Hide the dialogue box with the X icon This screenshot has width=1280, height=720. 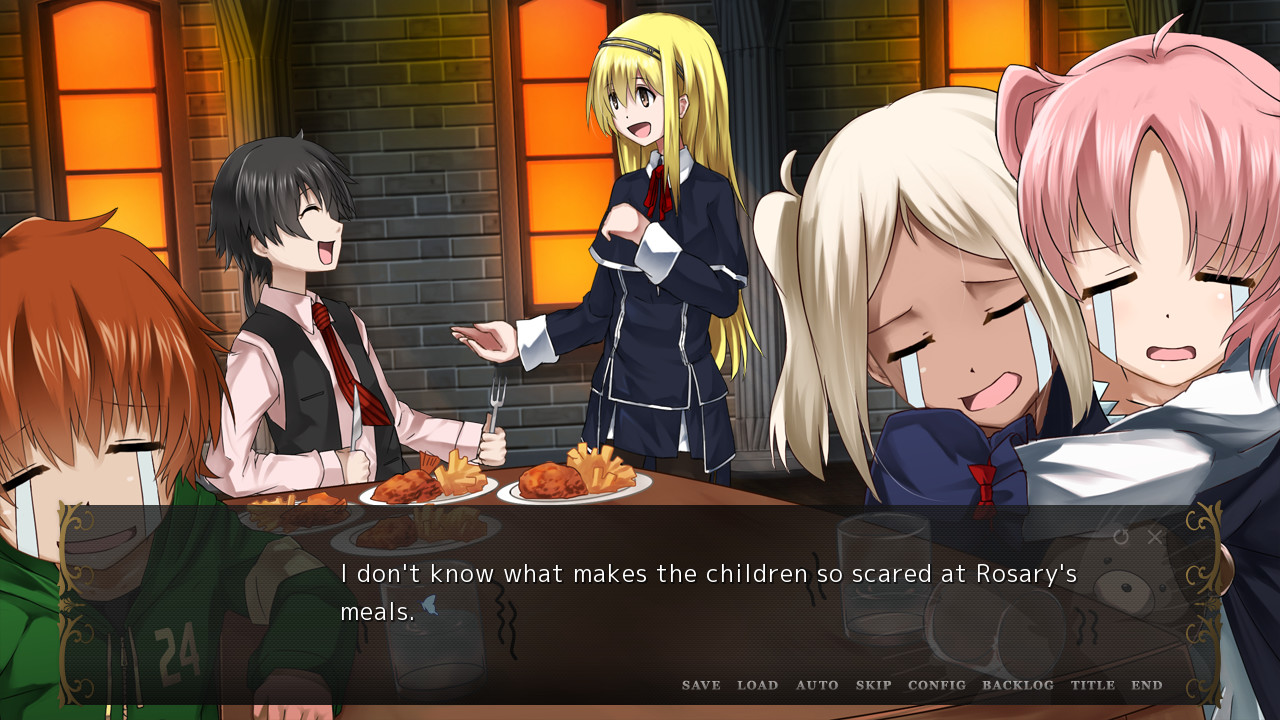[x=1155, y=537]
